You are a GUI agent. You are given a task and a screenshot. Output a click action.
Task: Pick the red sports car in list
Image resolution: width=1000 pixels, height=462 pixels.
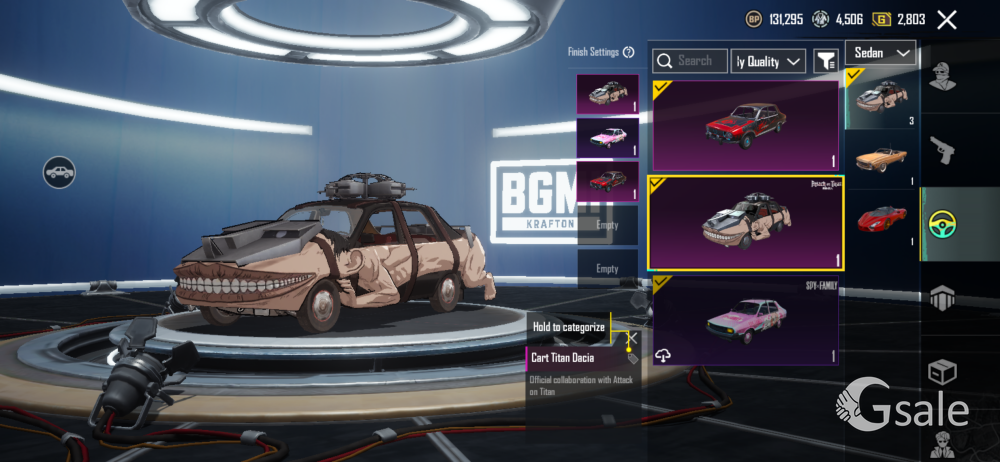pos(881,218)
